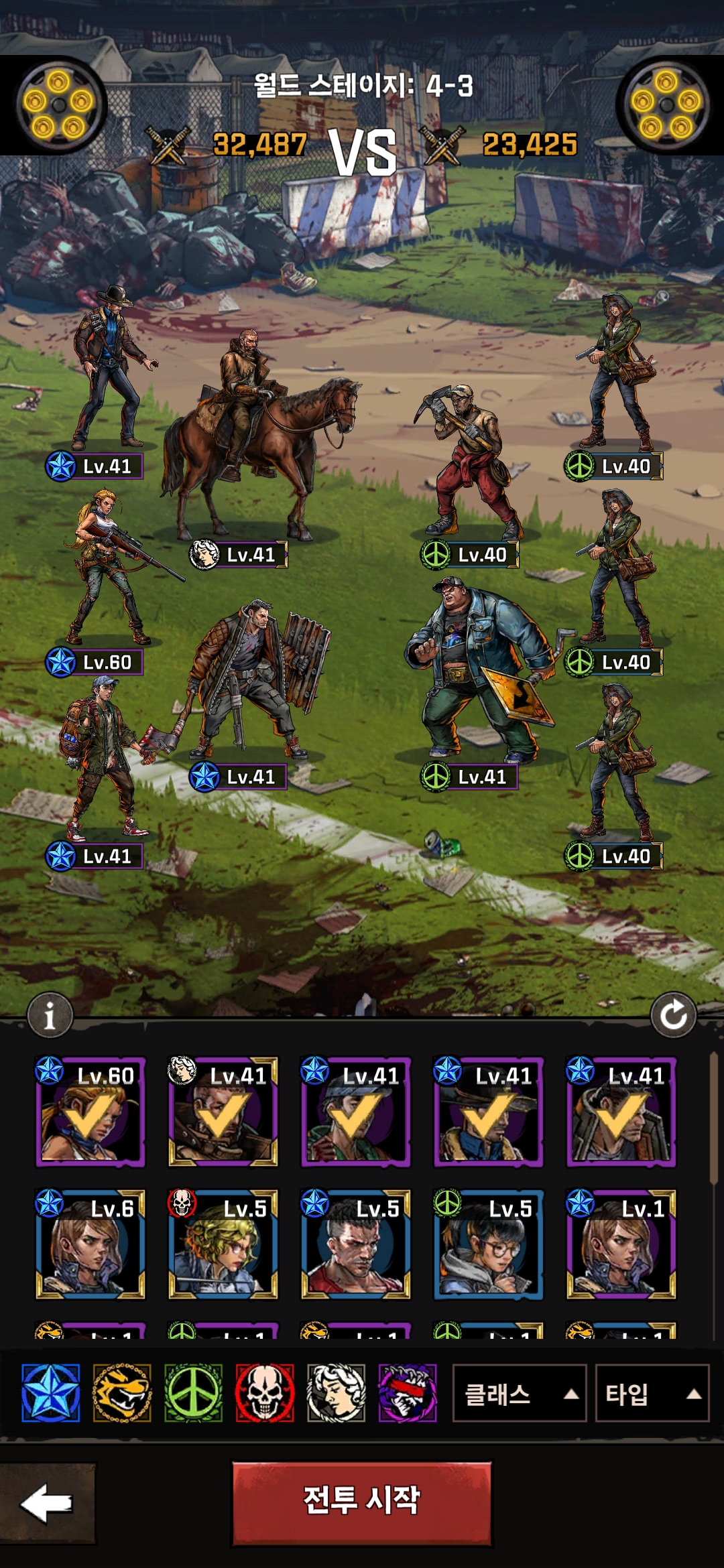Image resolution: width=724 pixels, height=1568 pixels.
Task: Select the Lv.6 brown-haired hero portrait
Action: point(90,1245)
